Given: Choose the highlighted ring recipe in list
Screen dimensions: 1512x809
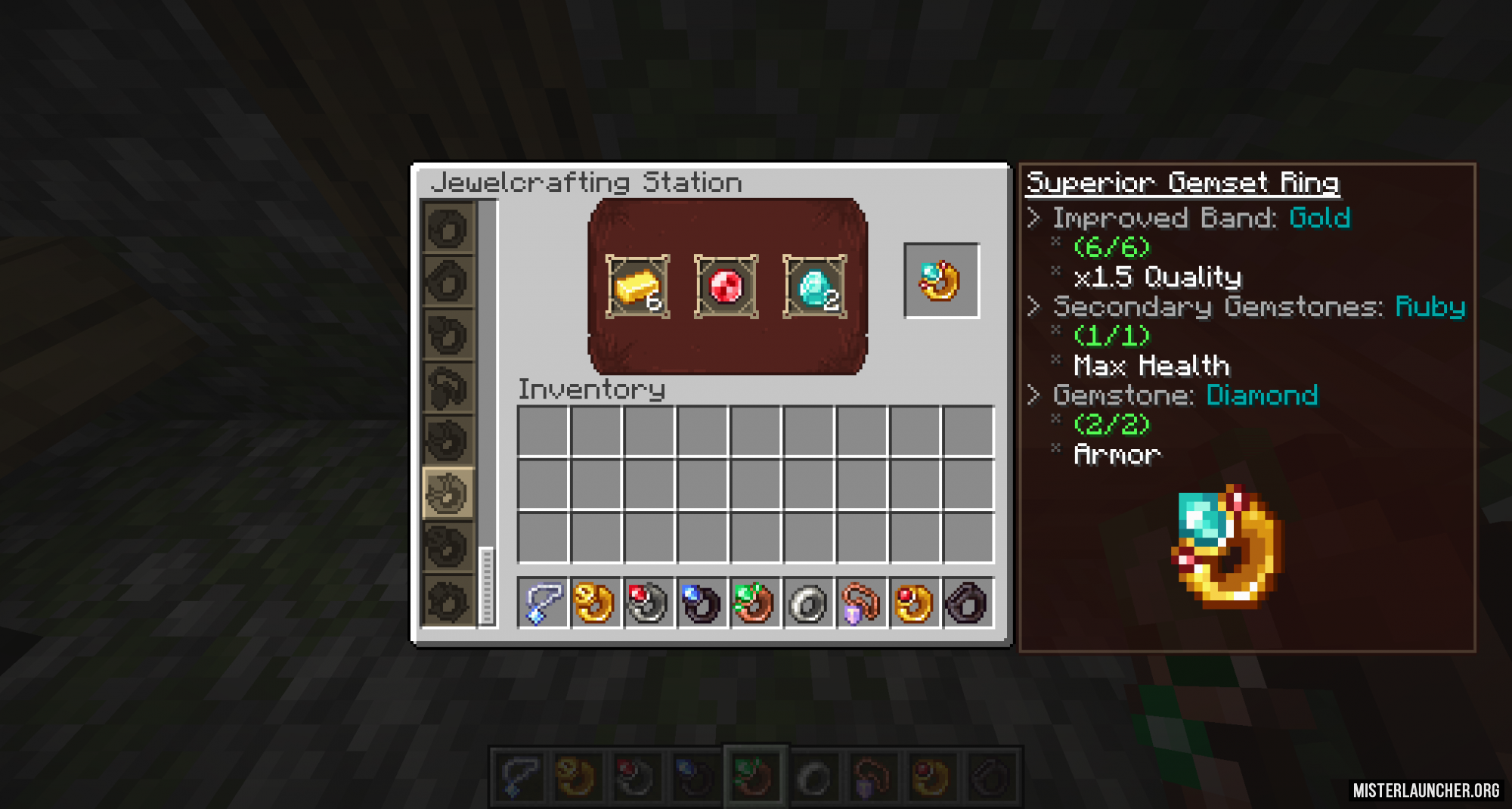Looking at the screenshot, I should pos(448,493).
